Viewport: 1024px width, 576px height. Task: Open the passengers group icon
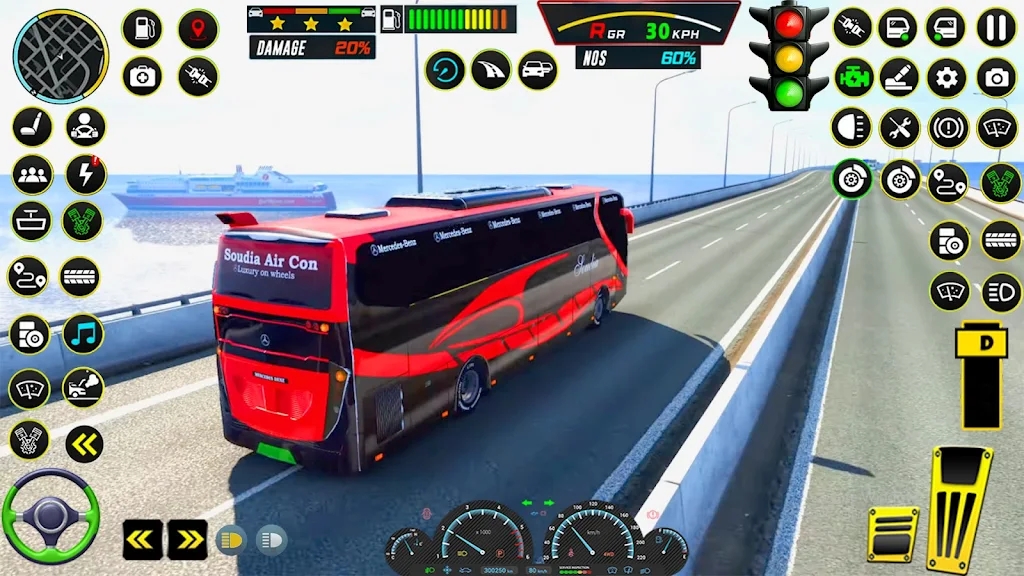coord(32,175)
